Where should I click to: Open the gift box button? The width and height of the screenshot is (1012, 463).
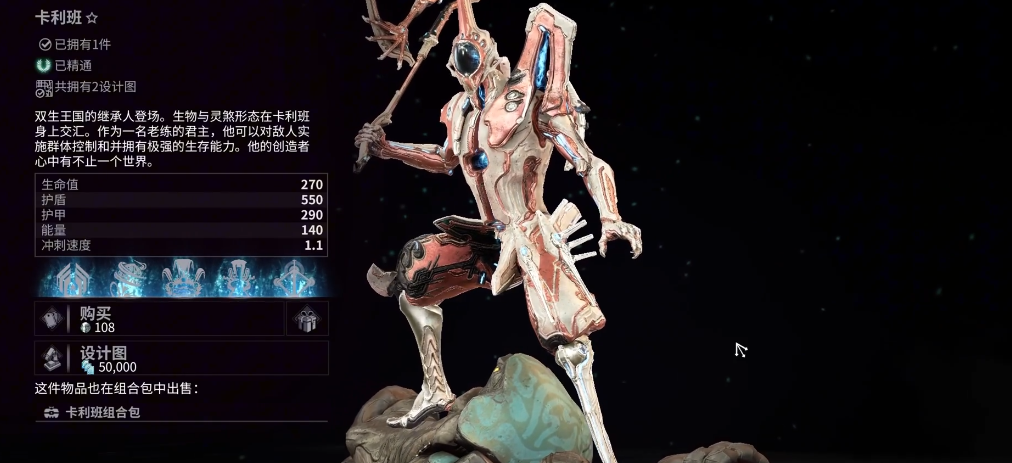[307, 319]
